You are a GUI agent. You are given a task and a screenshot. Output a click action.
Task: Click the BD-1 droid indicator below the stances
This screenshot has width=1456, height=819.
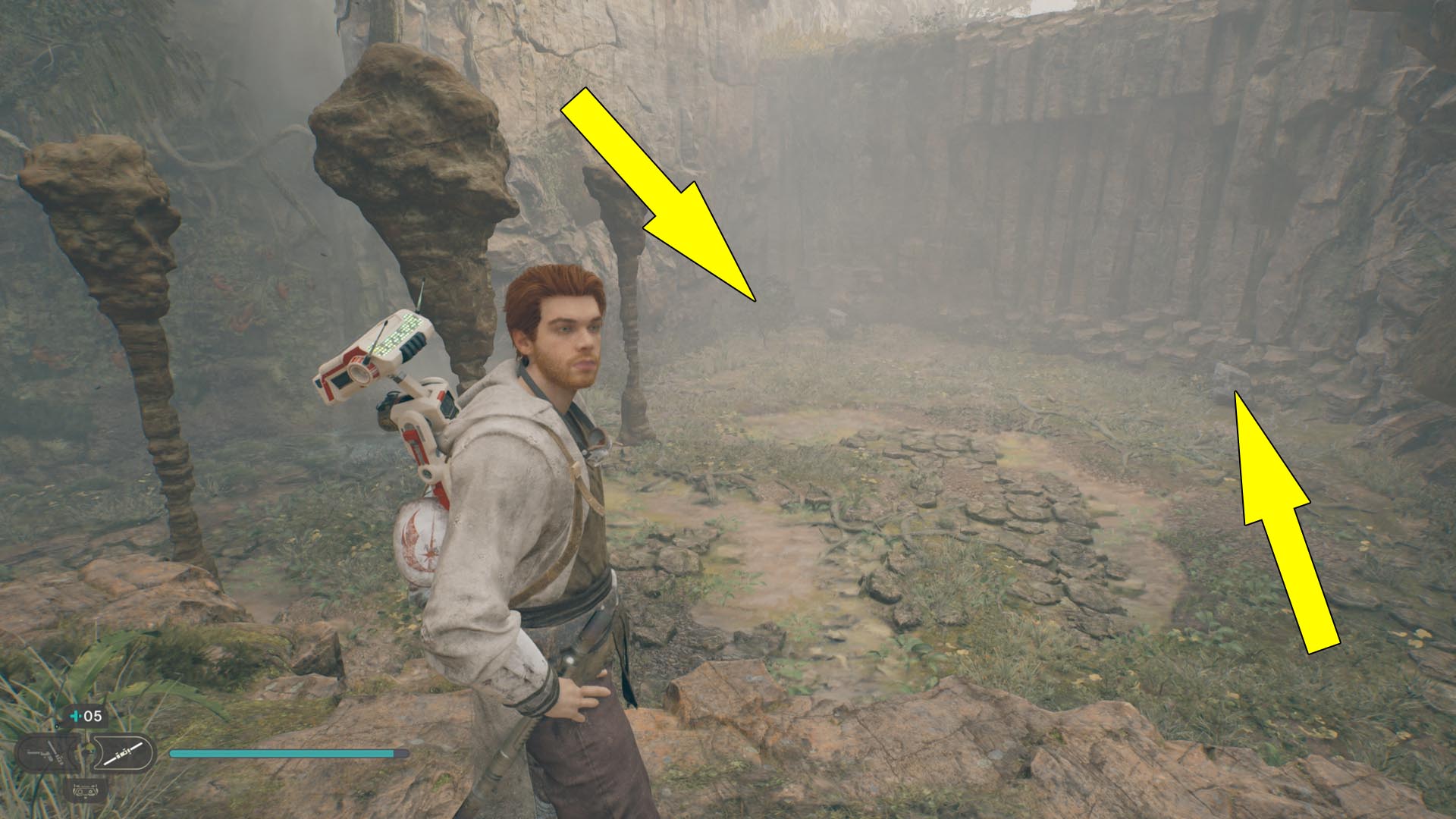pyautogui.click(x=86, y=791)
